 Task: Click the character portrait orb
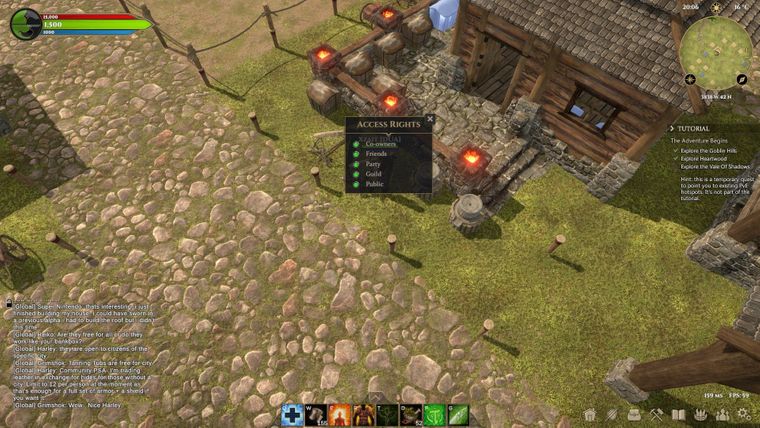point(25,24)
